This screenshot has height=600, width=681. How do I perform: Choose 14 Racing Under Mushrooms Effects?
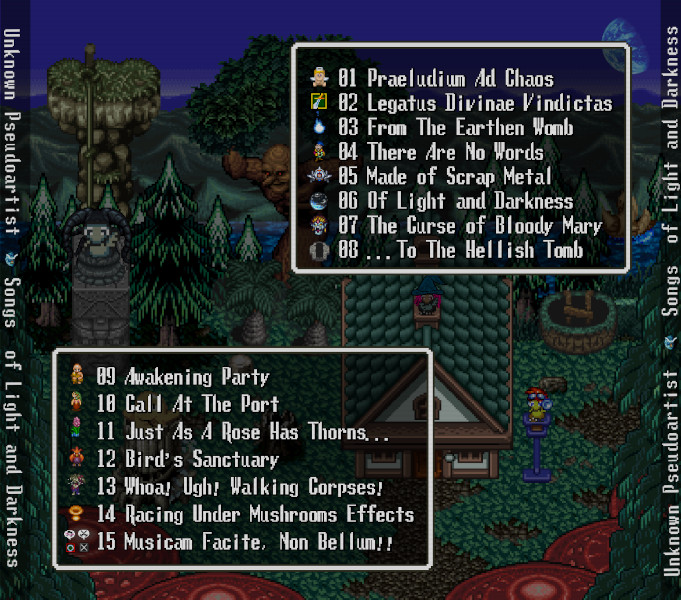255,515
